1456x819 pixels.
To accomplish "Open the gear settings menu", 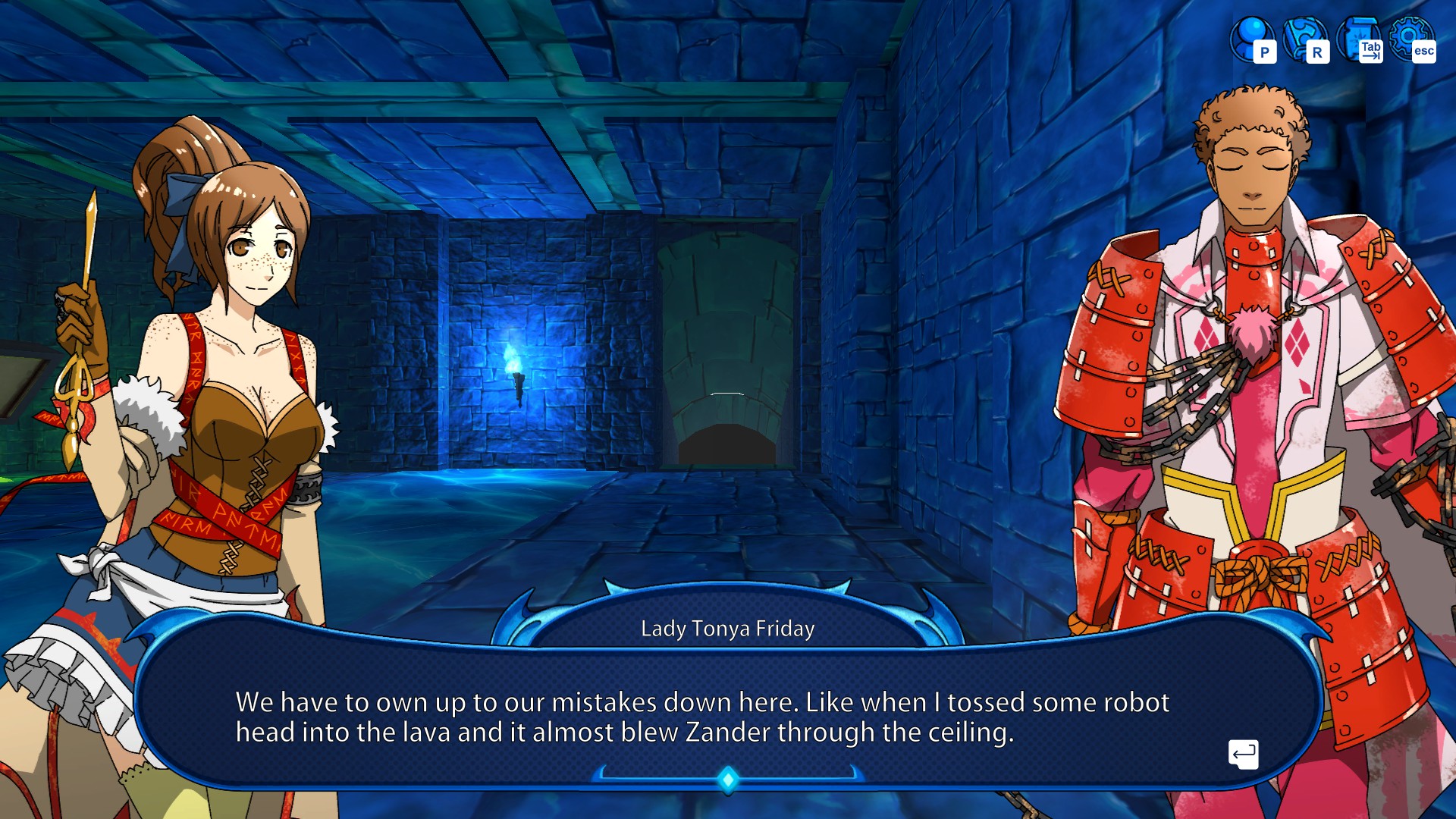I will click(x=1411, y=39).
